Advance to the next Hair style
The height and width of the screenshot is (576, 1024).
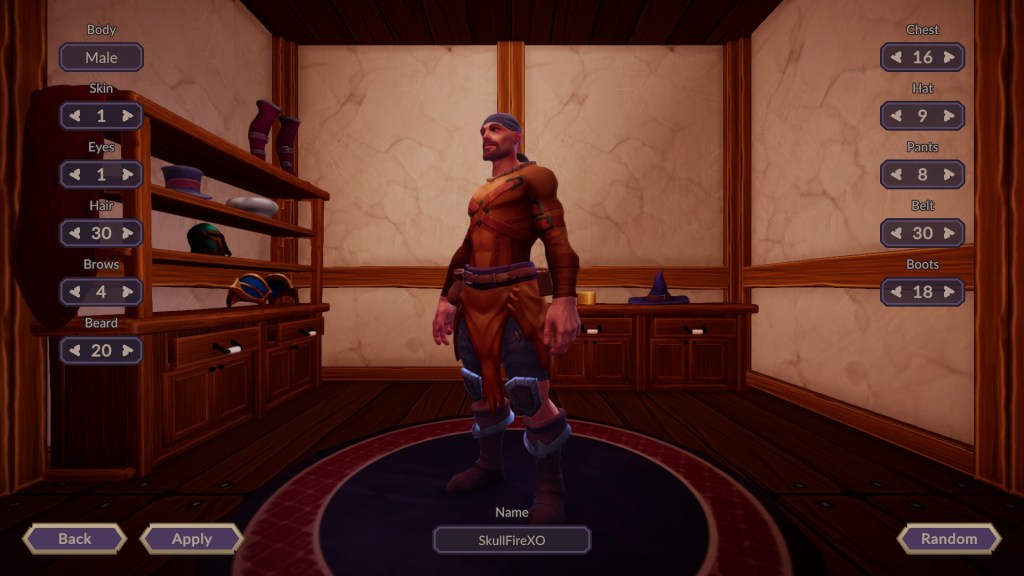(x=128, y=234)
